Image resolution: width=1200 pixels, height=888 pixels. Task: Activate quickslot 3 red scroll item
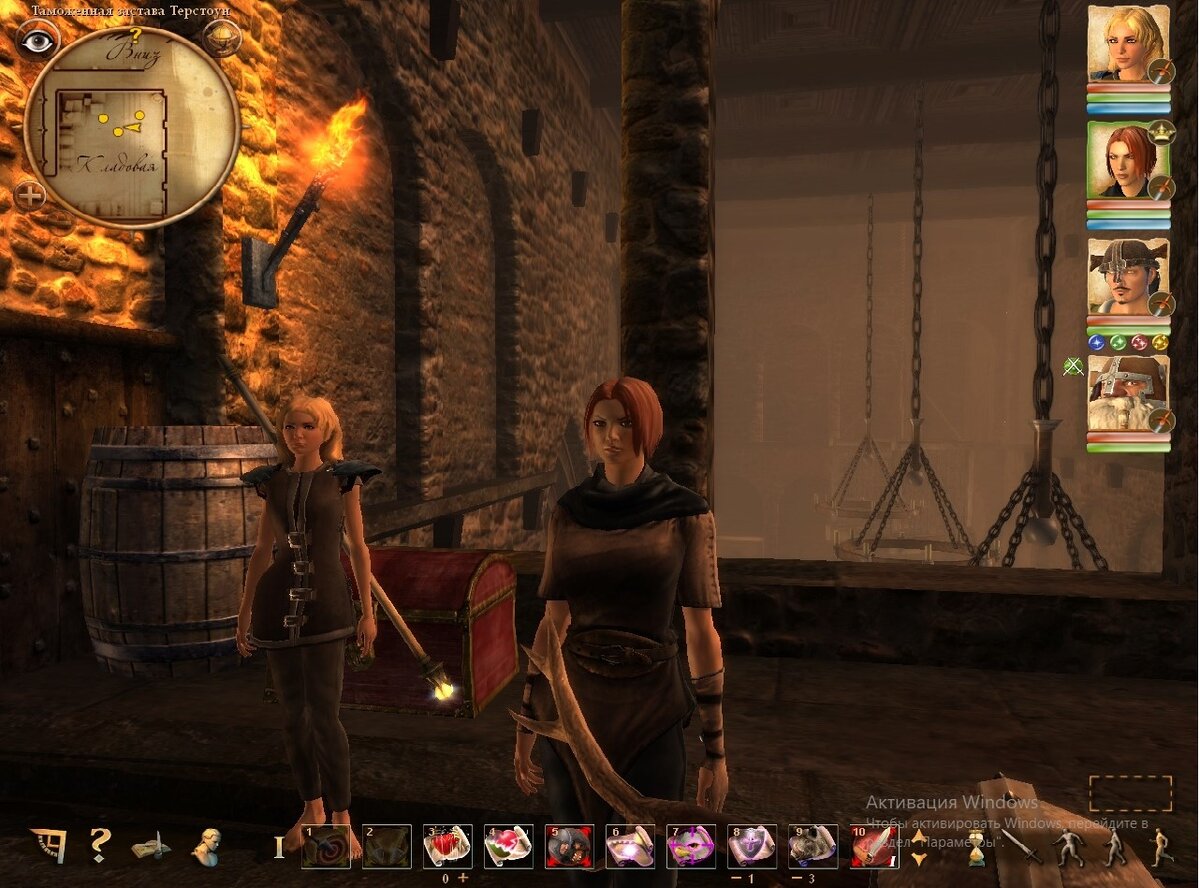pyautogui.click(x=447, y=846)
